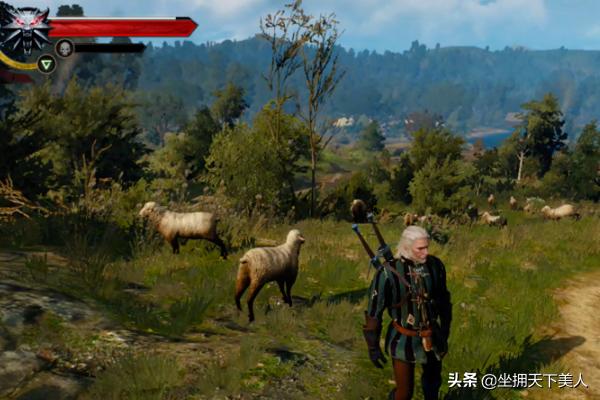The image size is (600, 400).
Task: Click the wolf head medallion
Action: [x=25, y=30]
